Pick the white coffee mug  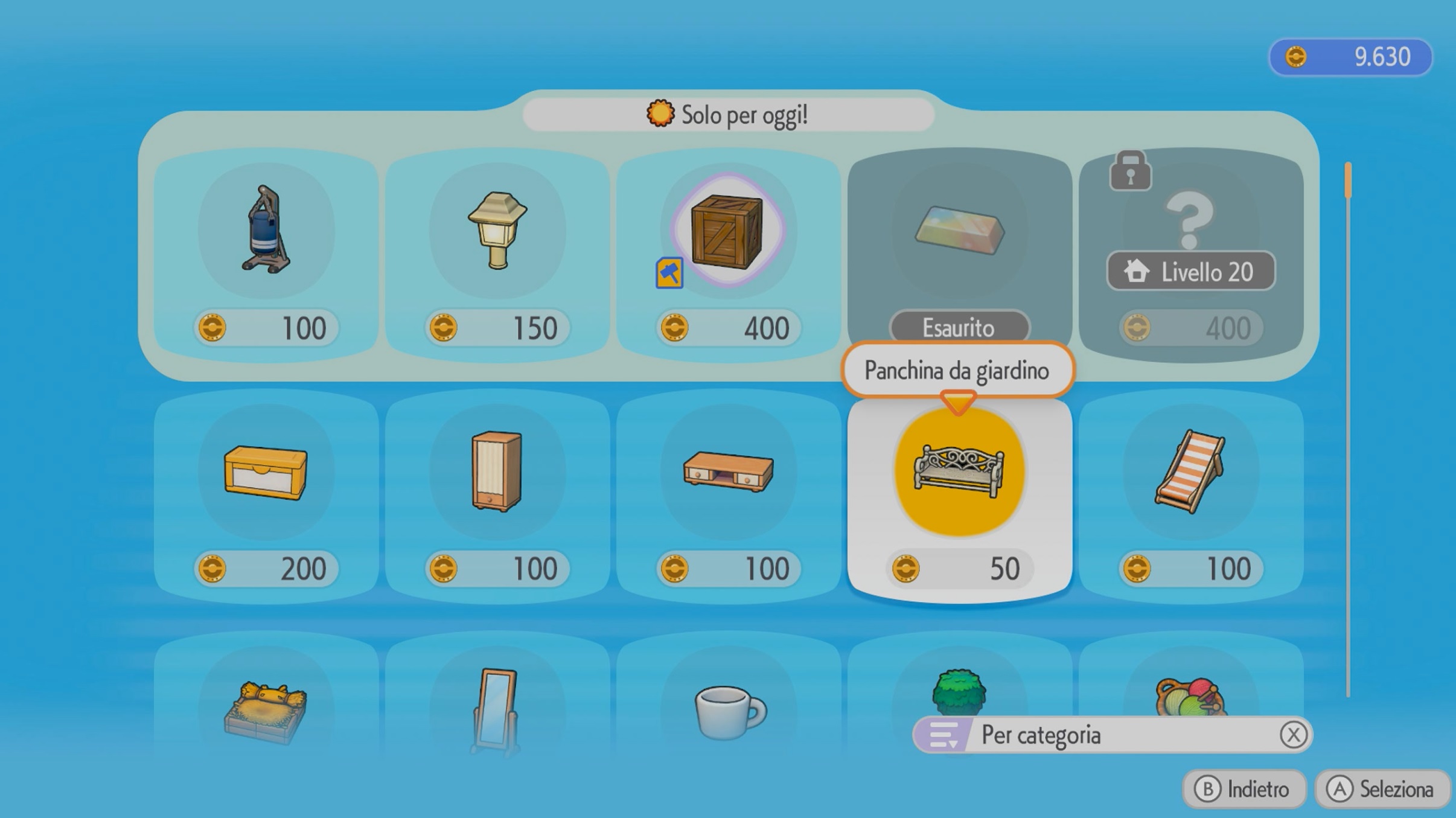pos(728,709)
